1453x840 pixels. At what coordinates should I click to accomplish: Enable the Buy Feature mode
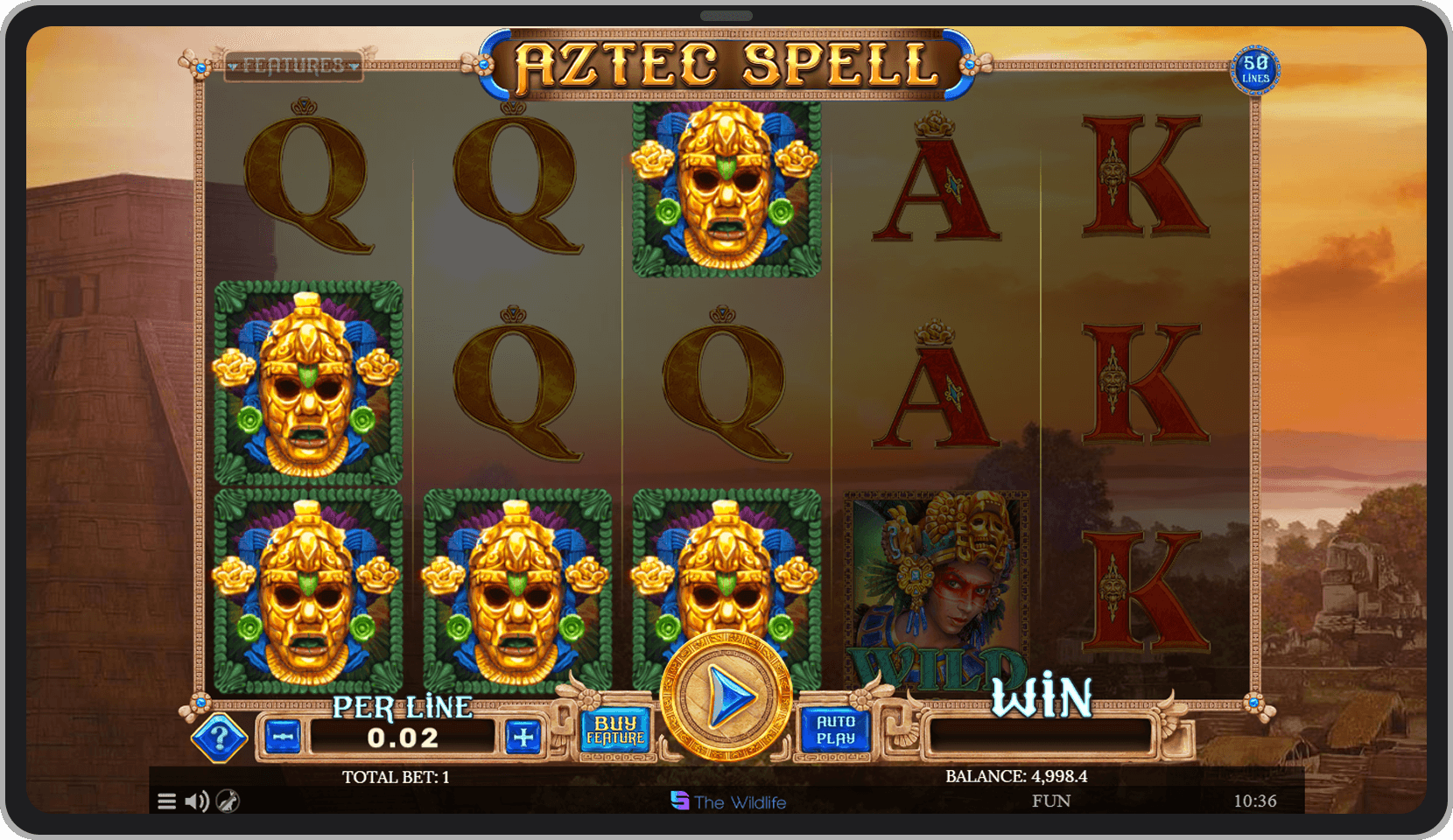click(x=614, y=729)
